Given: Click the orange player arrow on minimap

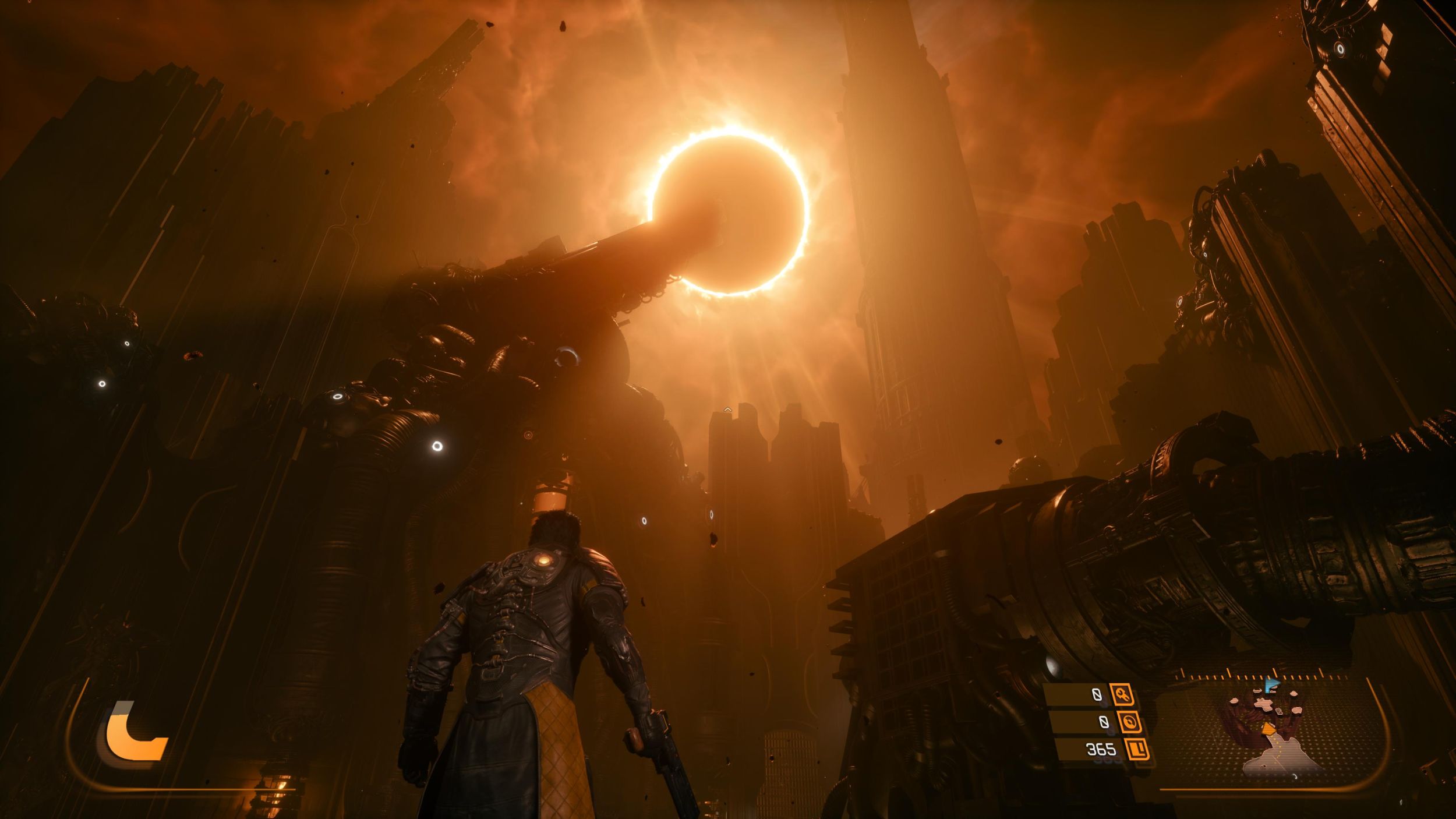Looking at the screenshot, I should click(x=1268, y=729).
